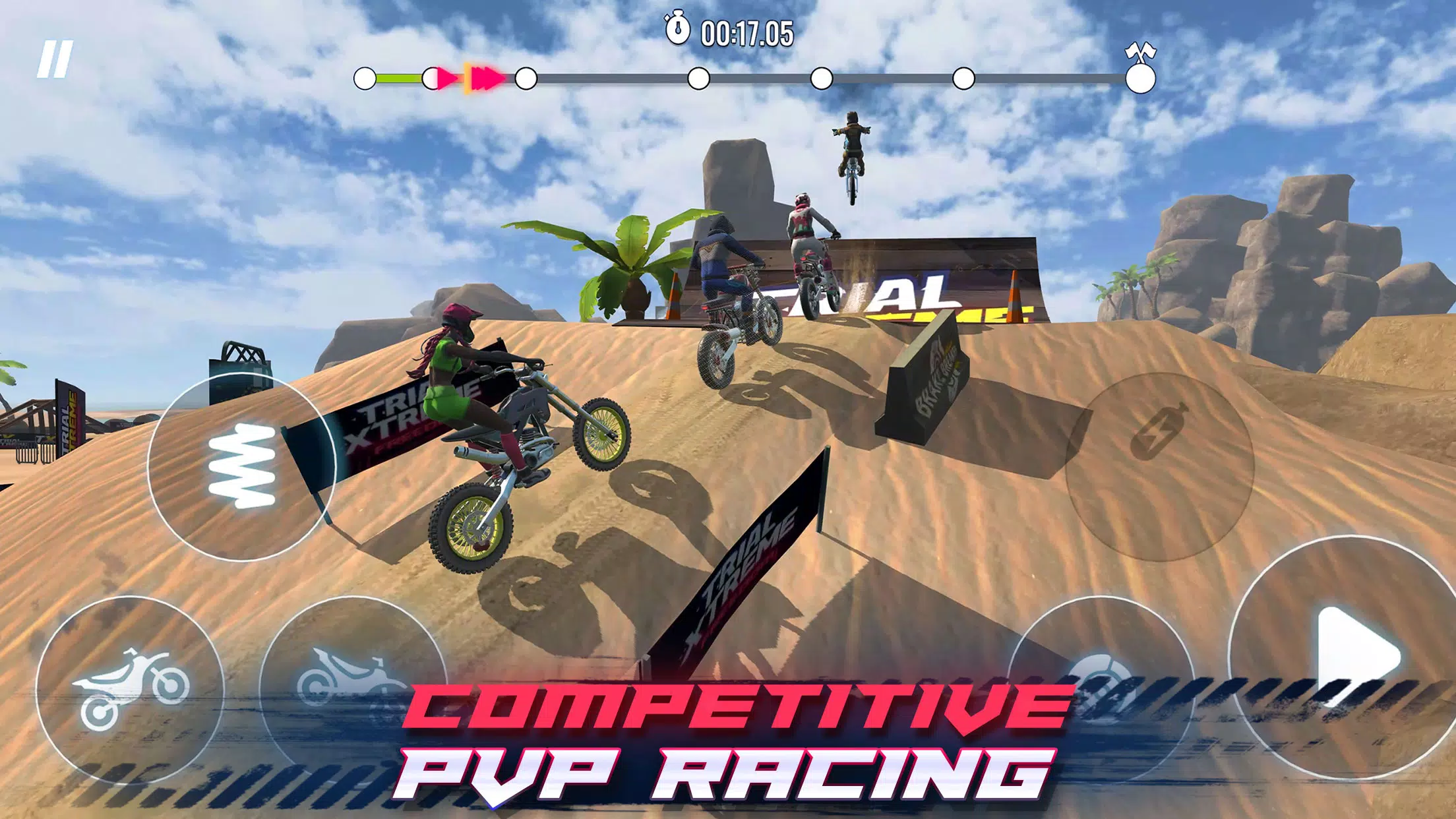The width and height of the screenshot is (1456, 819).
Task: Tap the stopwatch icon next to the race timer
Action: tap(677, 29)
